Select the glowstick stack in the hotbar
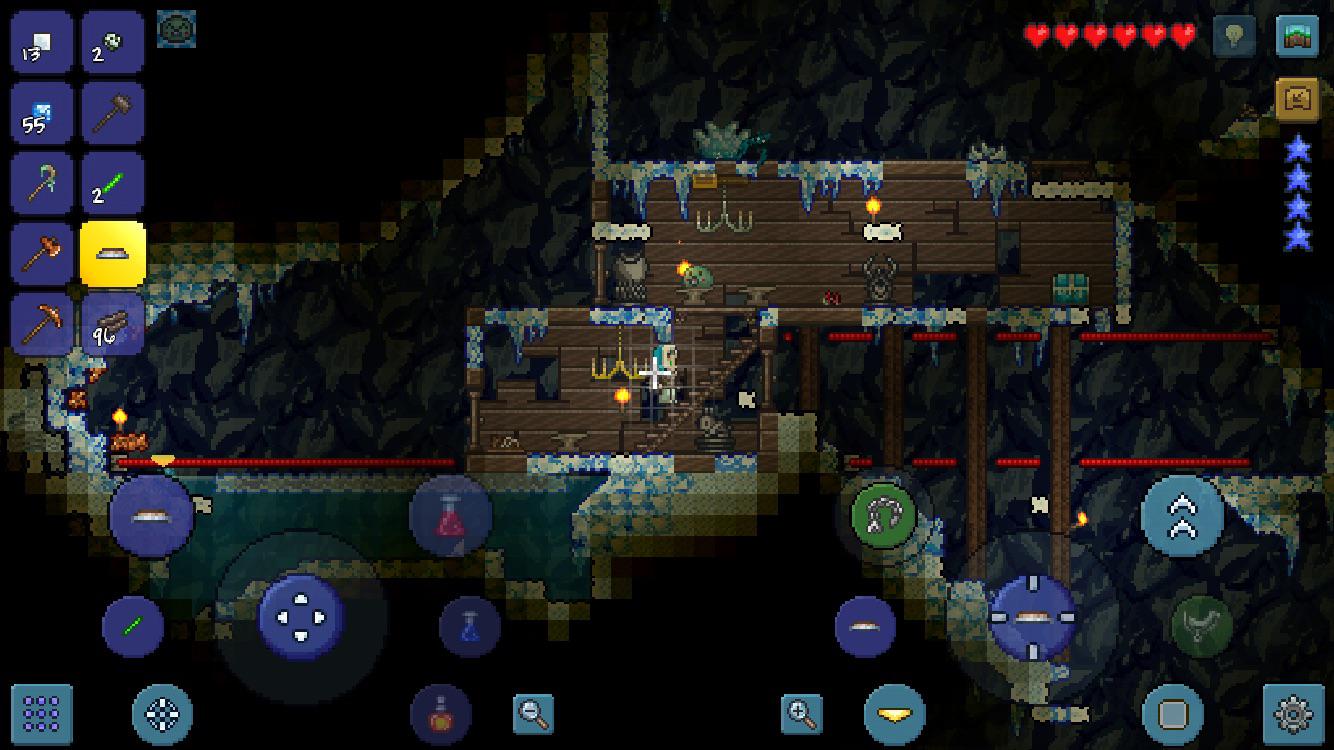The image size is (1334, 750). (113, 183)
